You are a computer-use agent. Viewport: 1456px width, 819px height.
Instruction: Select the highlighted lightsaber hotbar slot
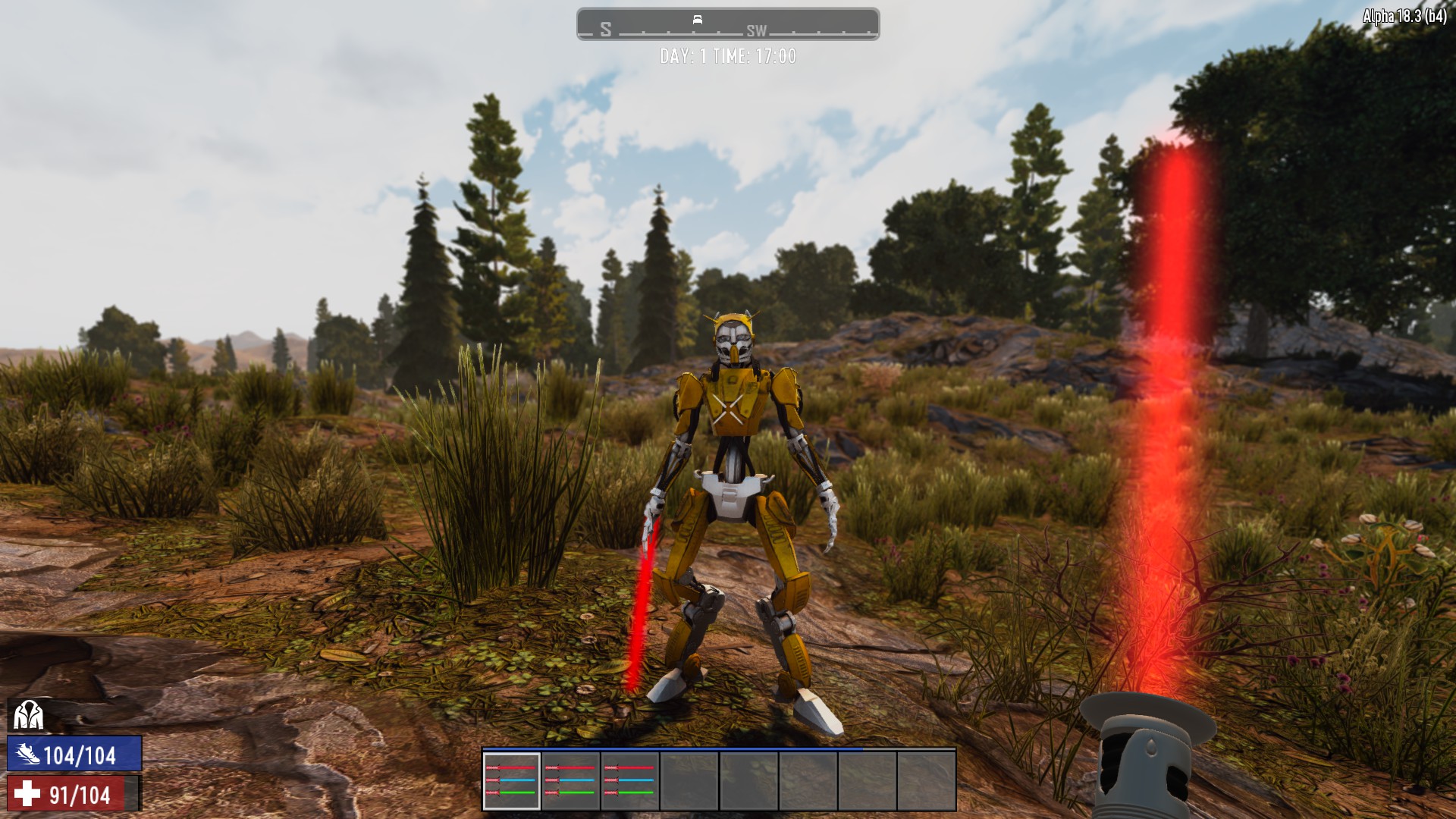[512, 781]
